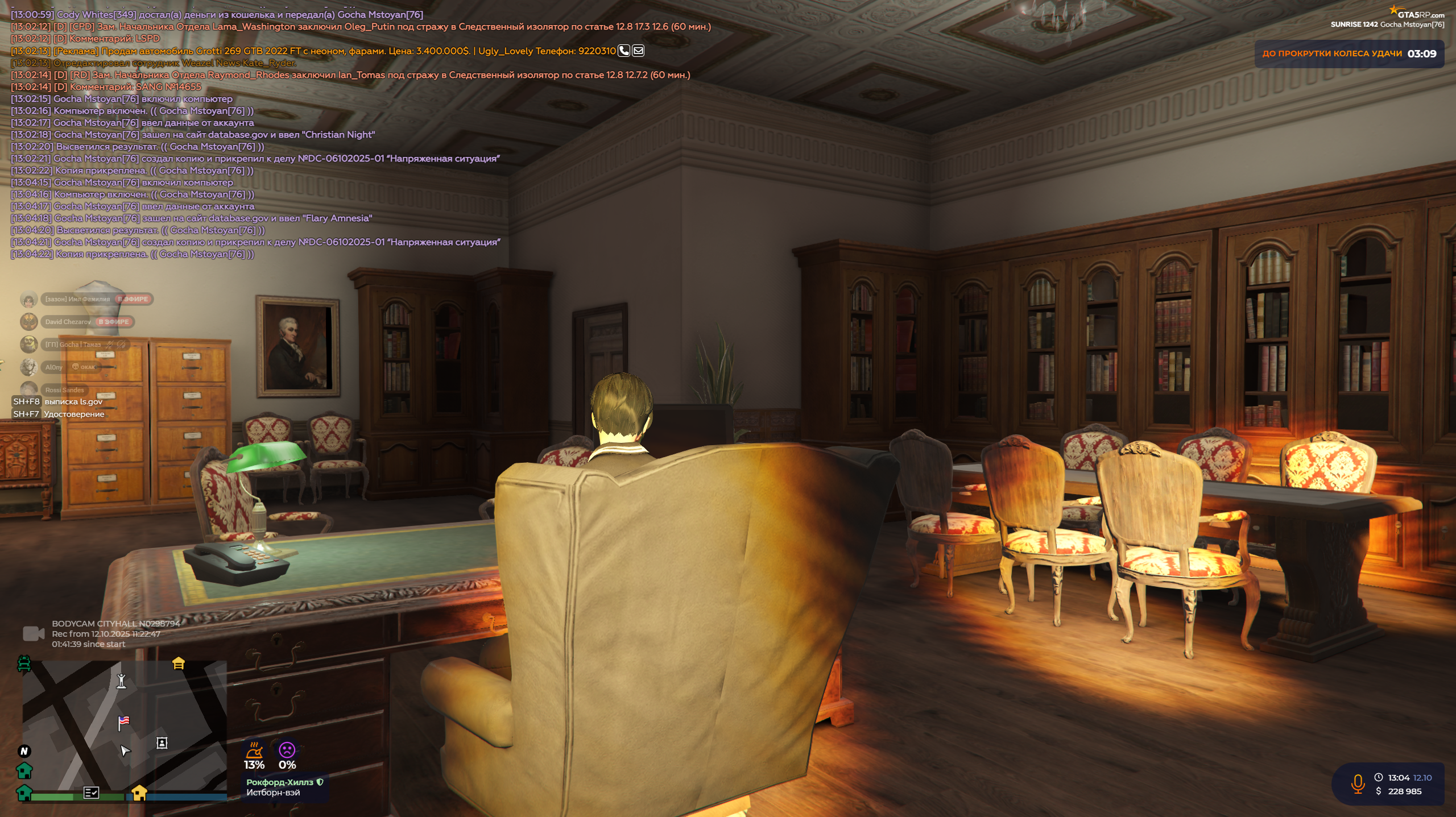Select David Chezarov in the voice overlay

[x=68, y=322]
